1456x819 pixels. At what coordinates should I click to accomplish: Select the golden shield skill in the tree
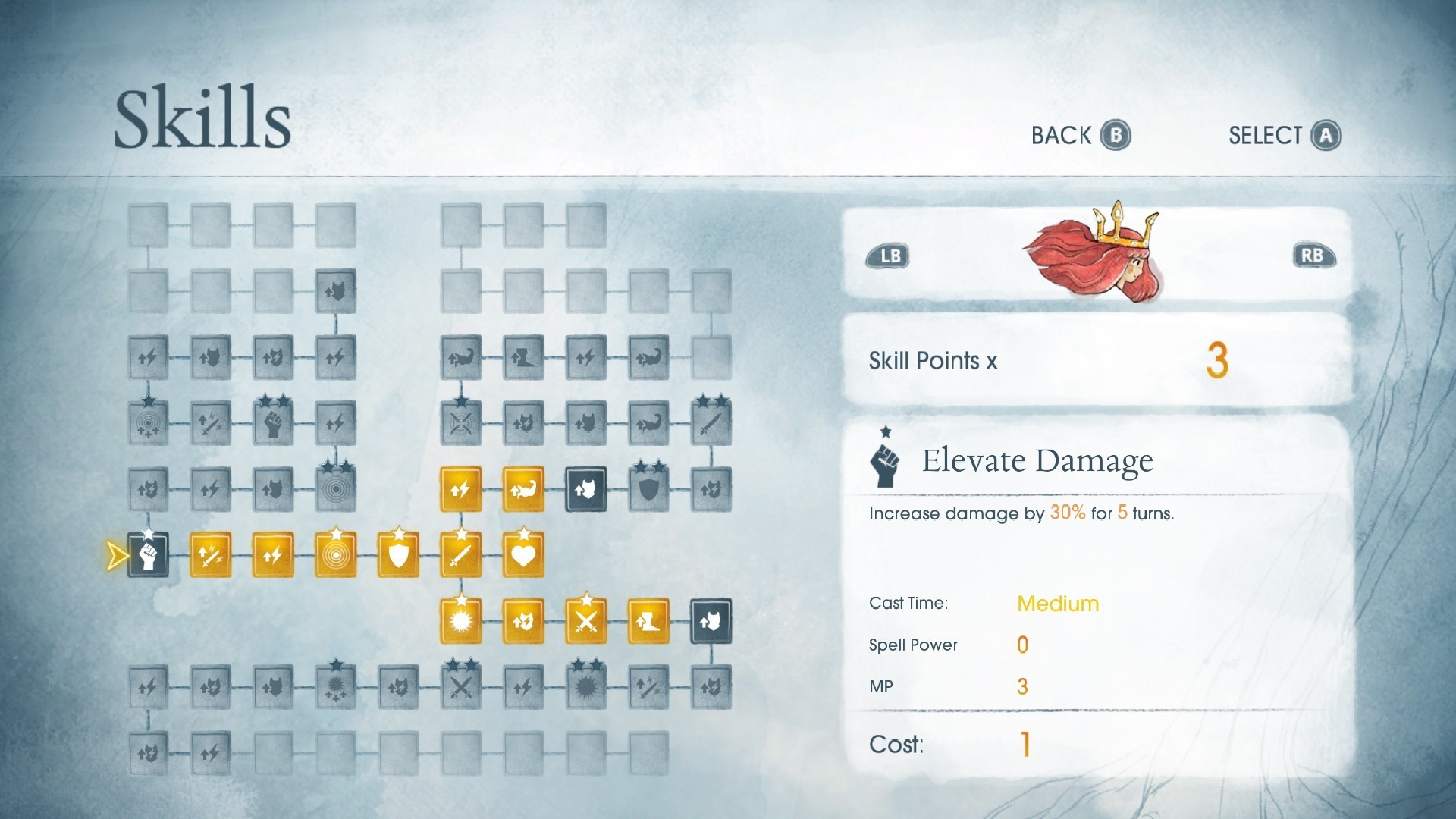(398, 555)
